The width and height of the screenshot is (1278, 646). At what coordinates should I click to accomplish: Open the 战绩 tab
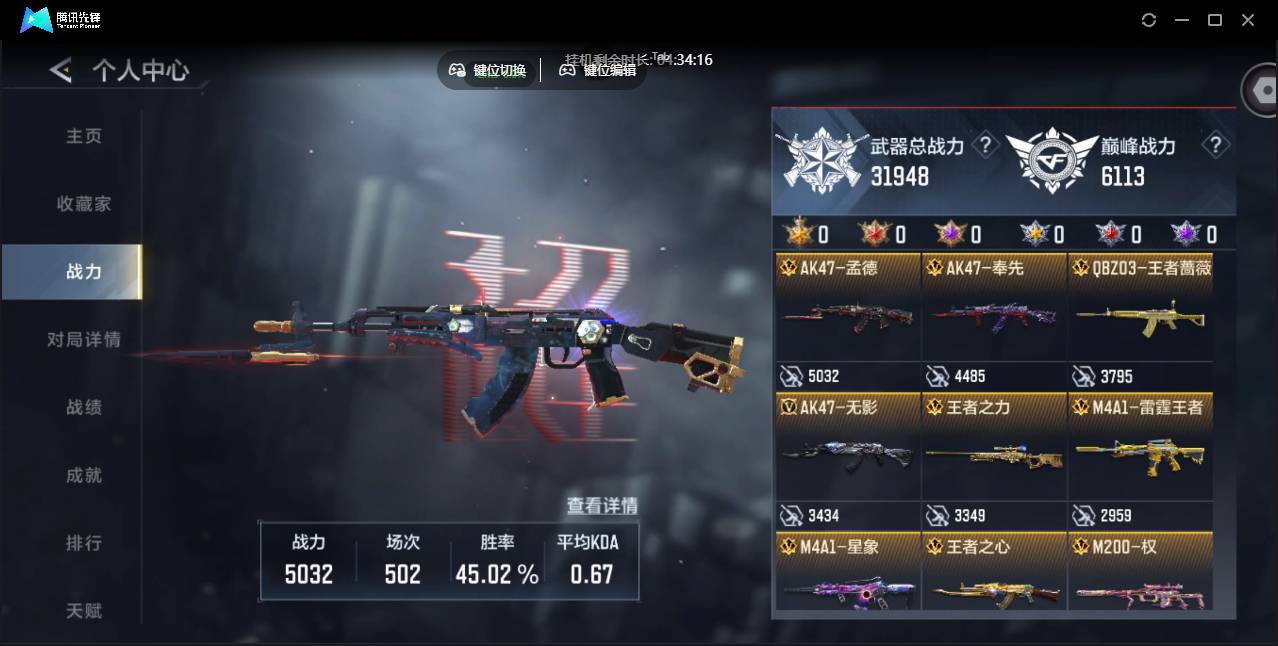[84, 408]
